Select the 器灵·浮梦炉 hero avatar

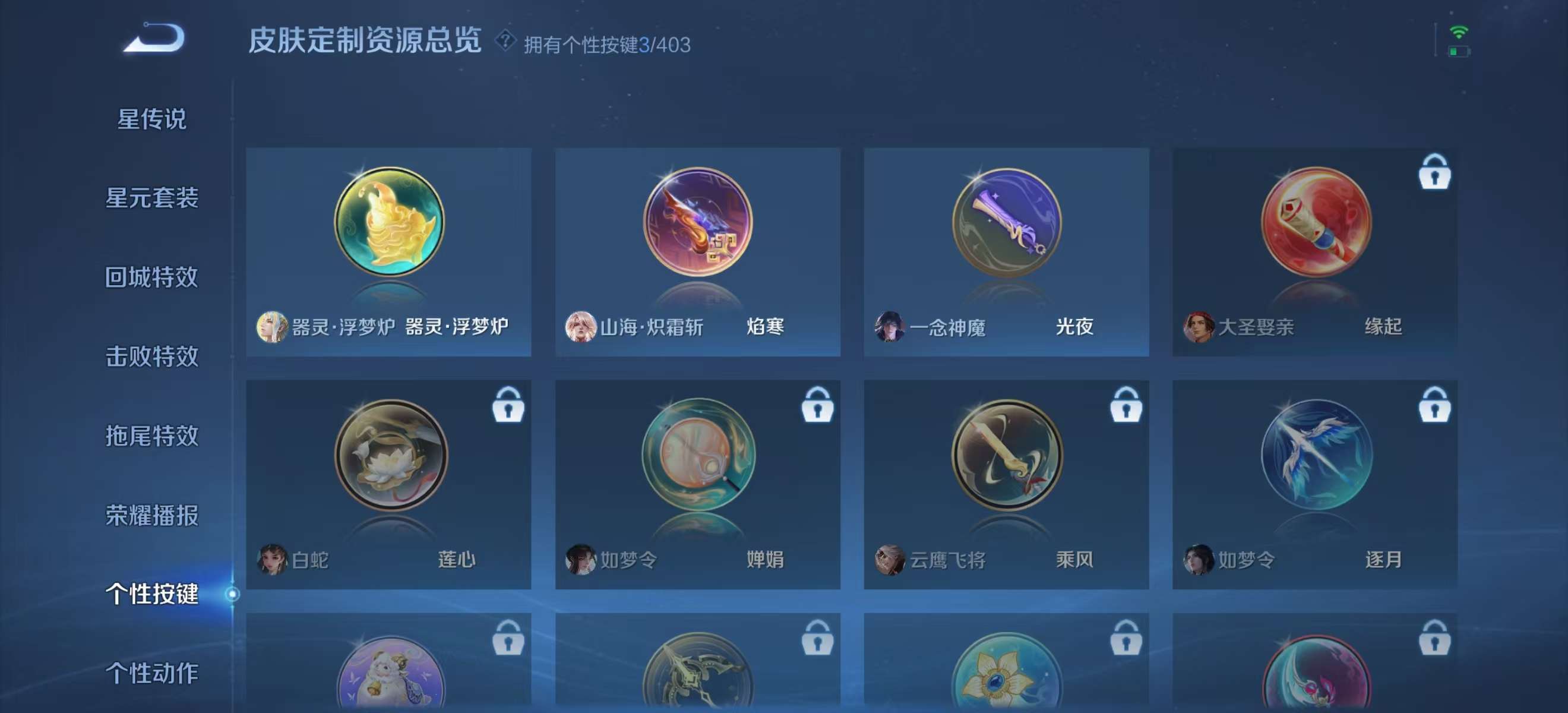(x=271, y=327)
